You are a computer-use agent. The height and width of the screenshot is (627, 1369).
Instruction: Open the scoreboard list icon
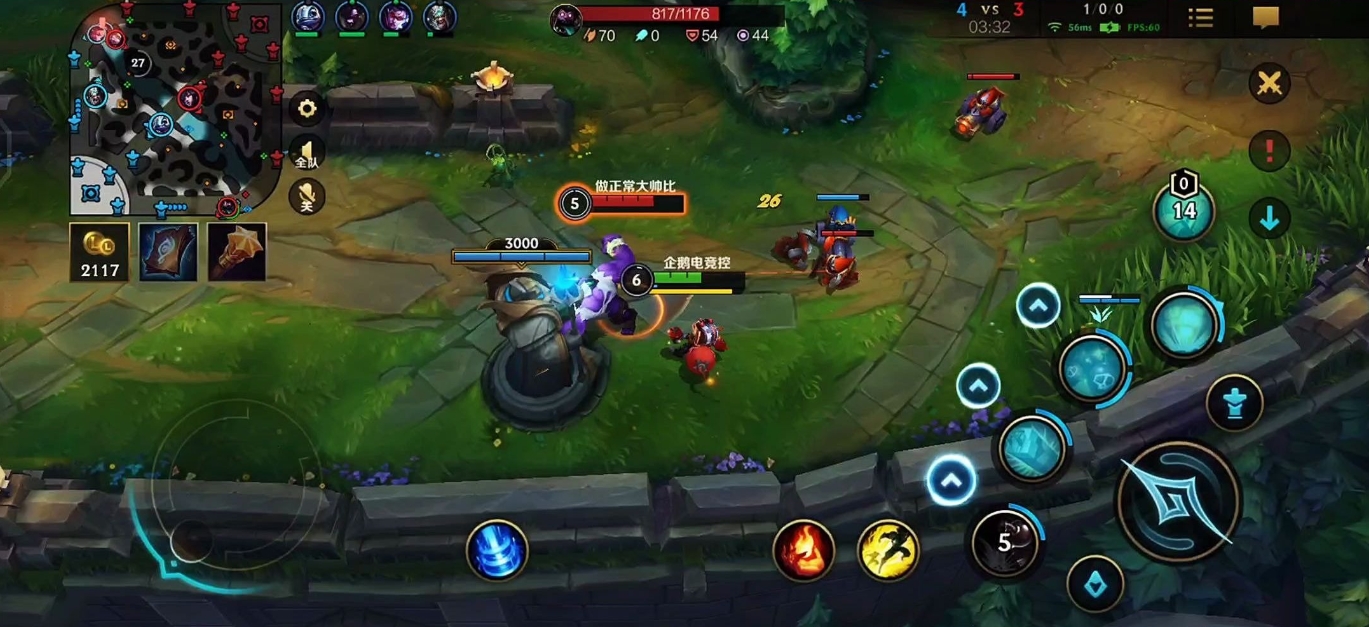pyautogui.click(x=1200, y=18)
